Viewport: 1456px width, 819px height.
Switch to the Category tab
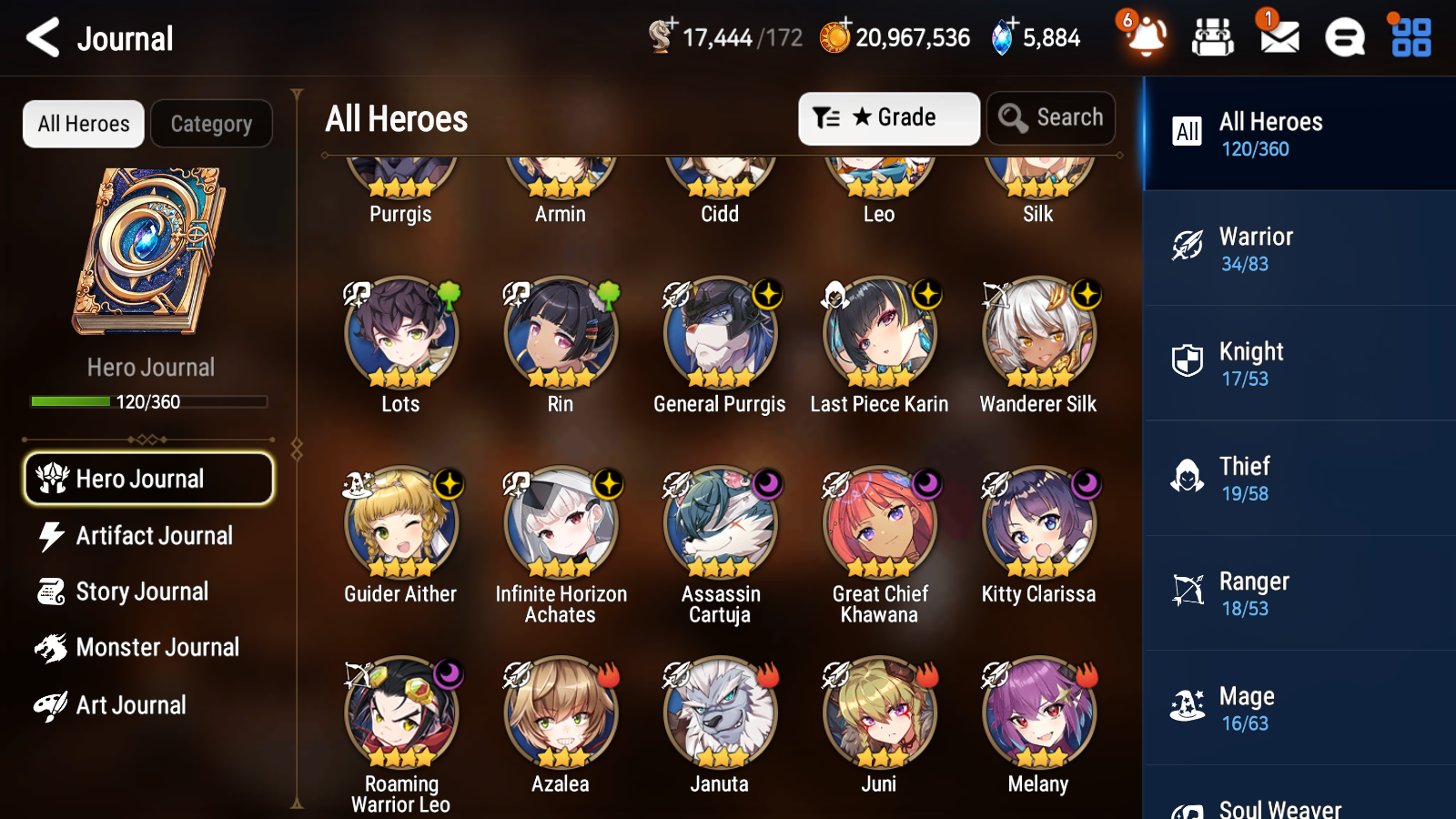tap(211, 124)
